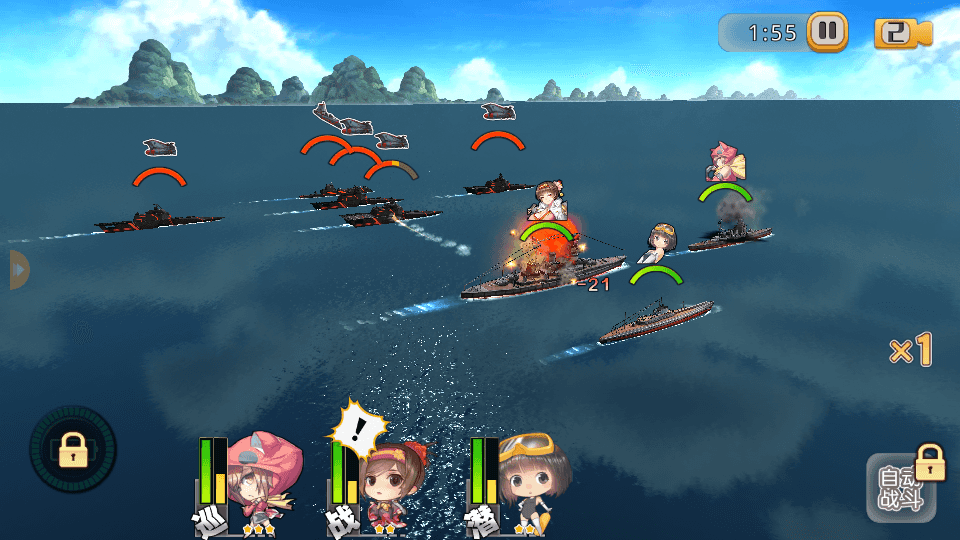This screenshot has height=540, width=960.
Task: Expand the left edge side panel arrow
Action: pos(17,270)
